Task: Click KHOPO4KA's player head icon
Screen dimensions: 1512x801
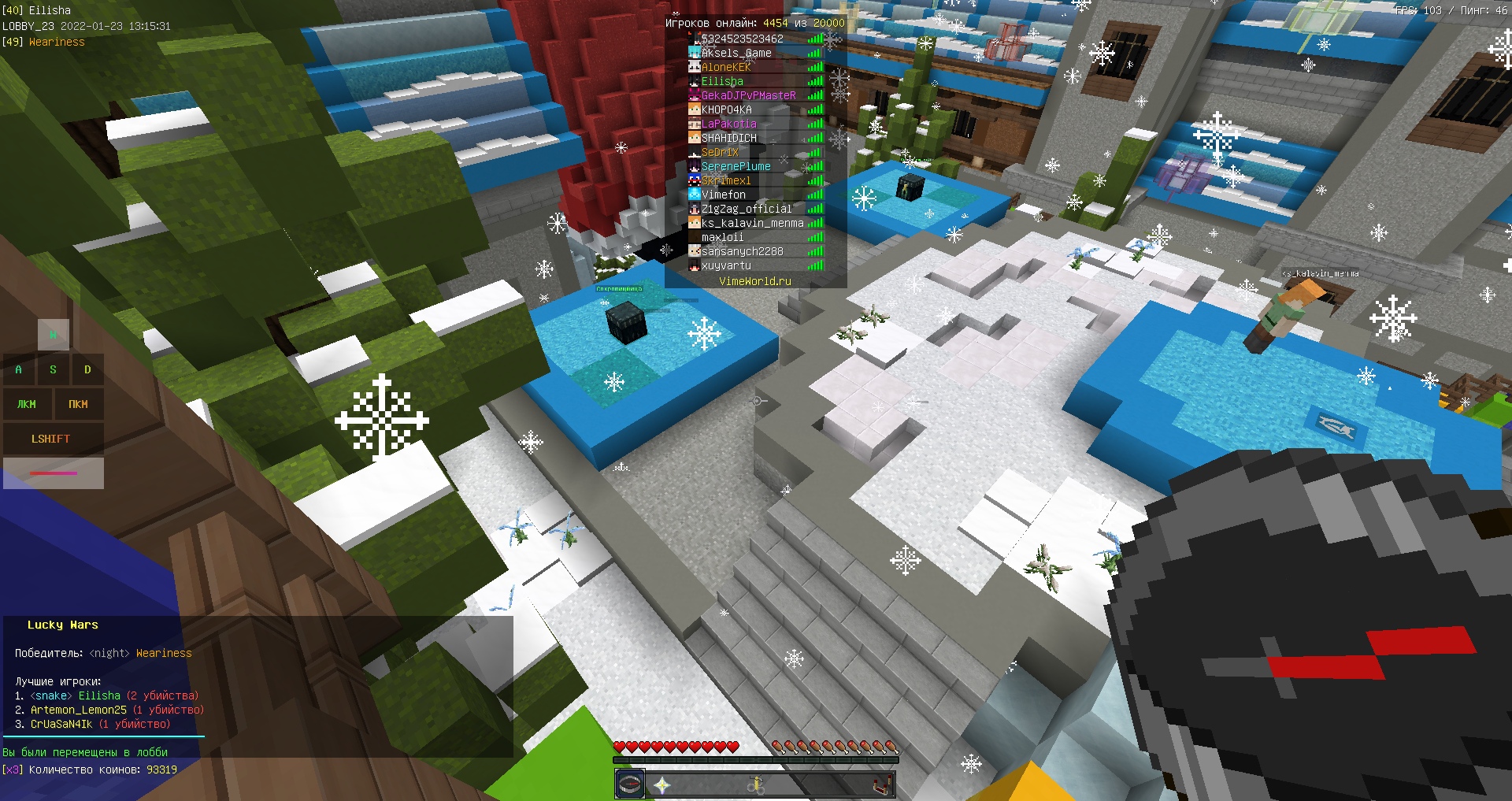Action: [x=695, y=109]
